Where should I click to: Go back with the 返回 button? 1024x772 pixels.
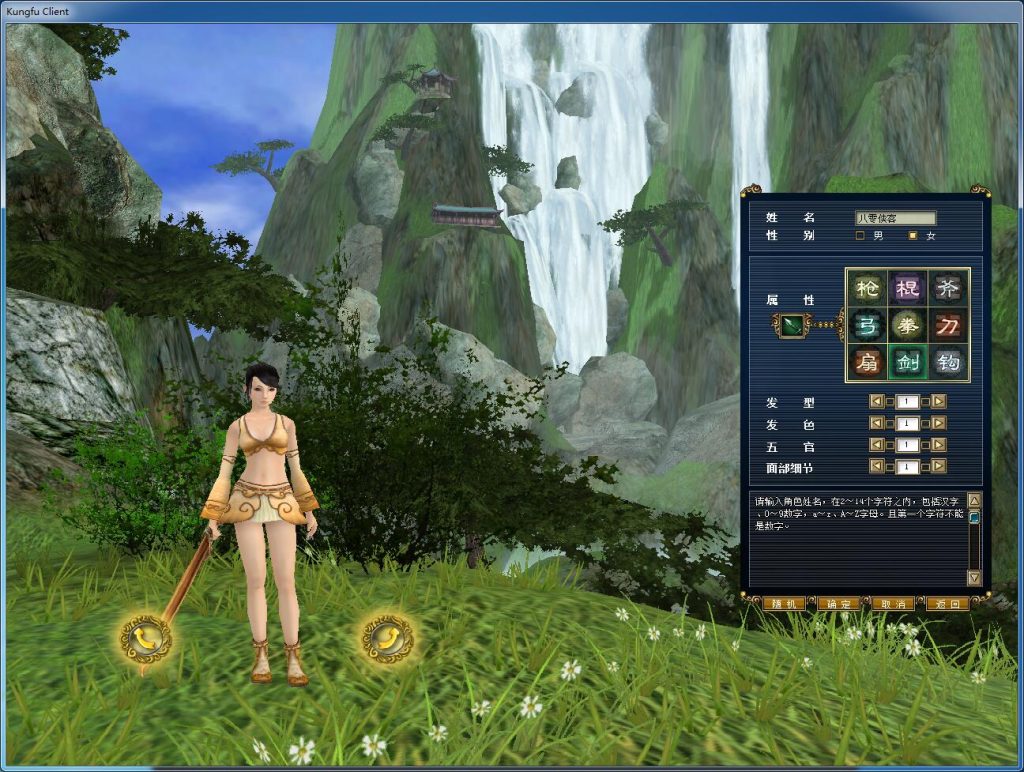pyautogui.click(x=946, y=604)
